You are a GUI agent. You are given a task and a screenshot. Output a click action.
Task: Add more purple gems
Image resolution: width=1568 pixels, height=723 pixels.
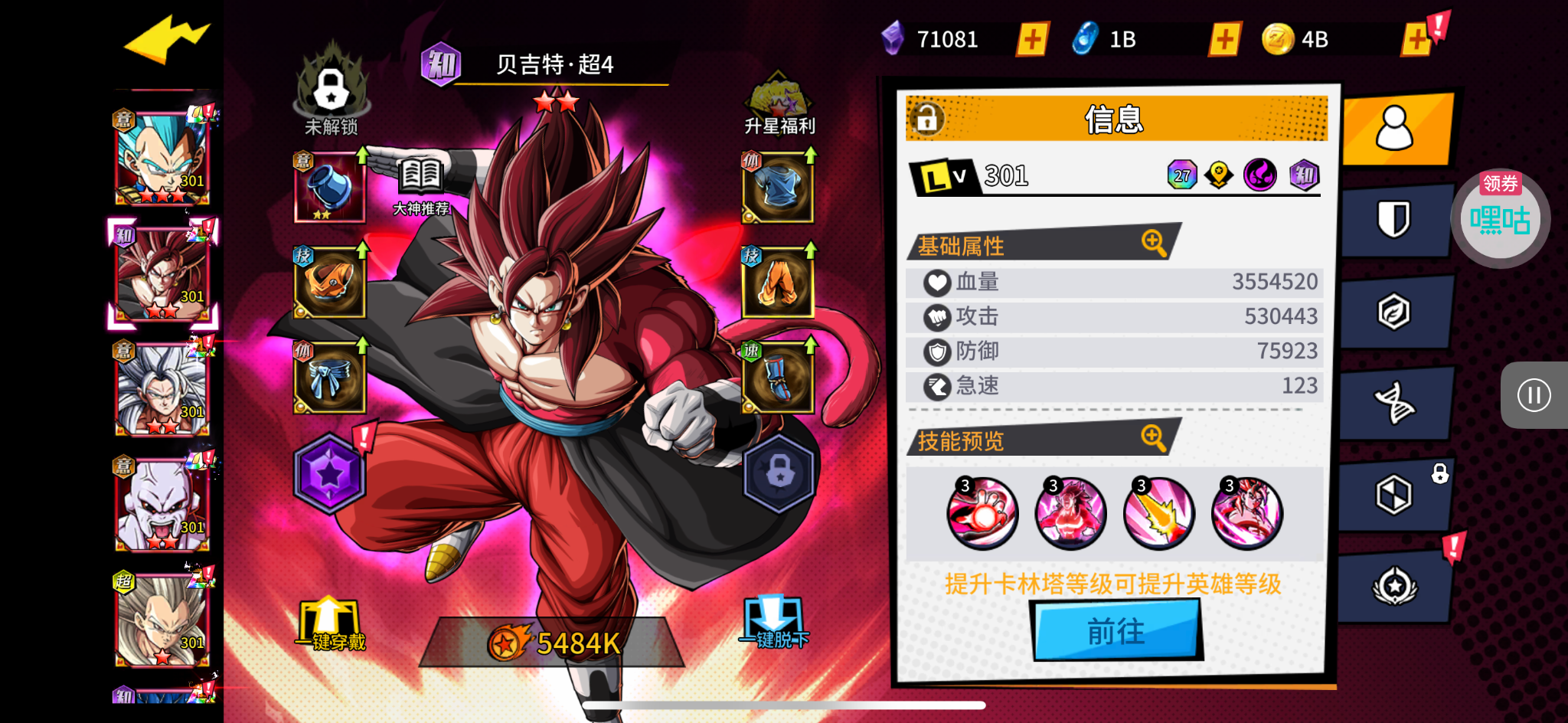1032,39
